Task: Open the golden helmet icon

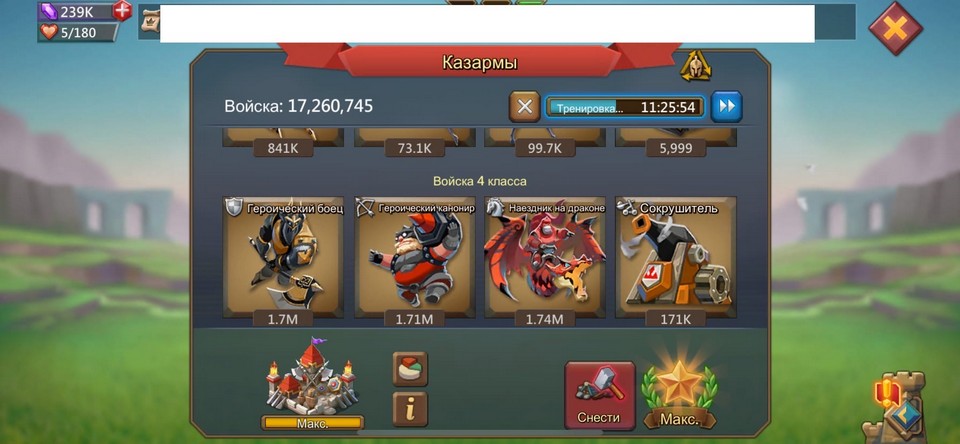Action: click(695, 66)
